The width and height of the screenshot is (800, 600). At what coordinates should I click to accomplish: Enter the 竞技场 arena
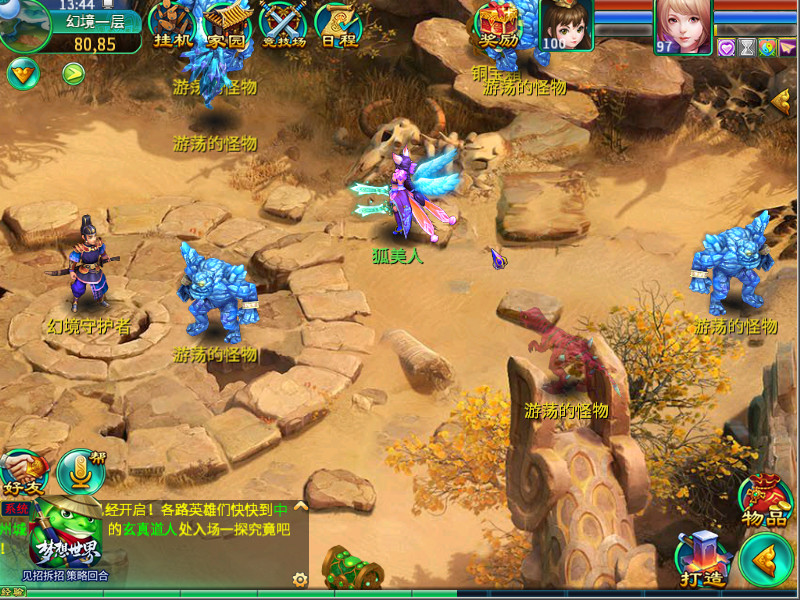point(282,26)
